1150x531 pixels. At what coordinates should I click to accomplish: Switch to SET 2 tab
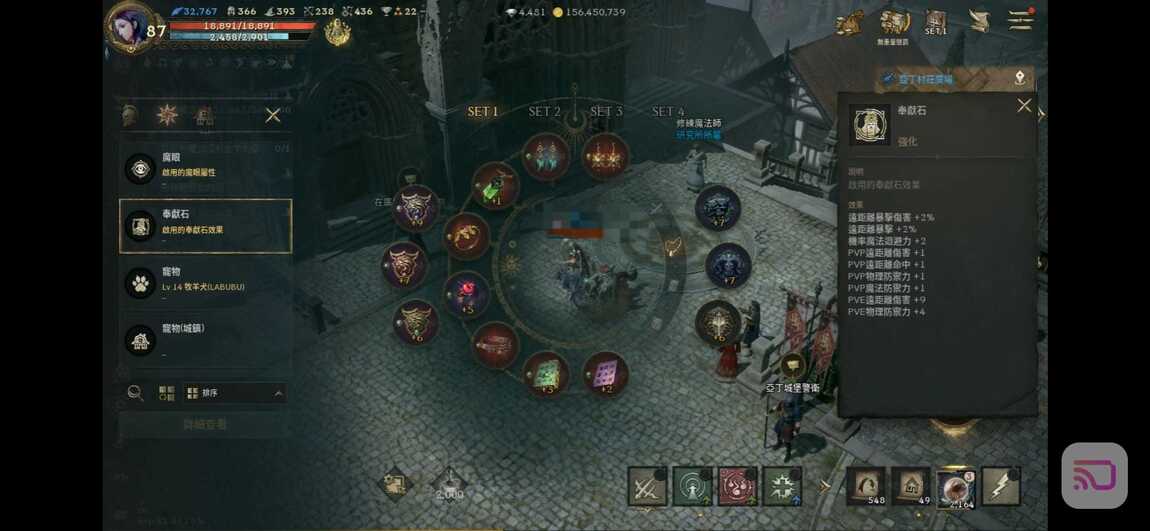tap(544, 112)
